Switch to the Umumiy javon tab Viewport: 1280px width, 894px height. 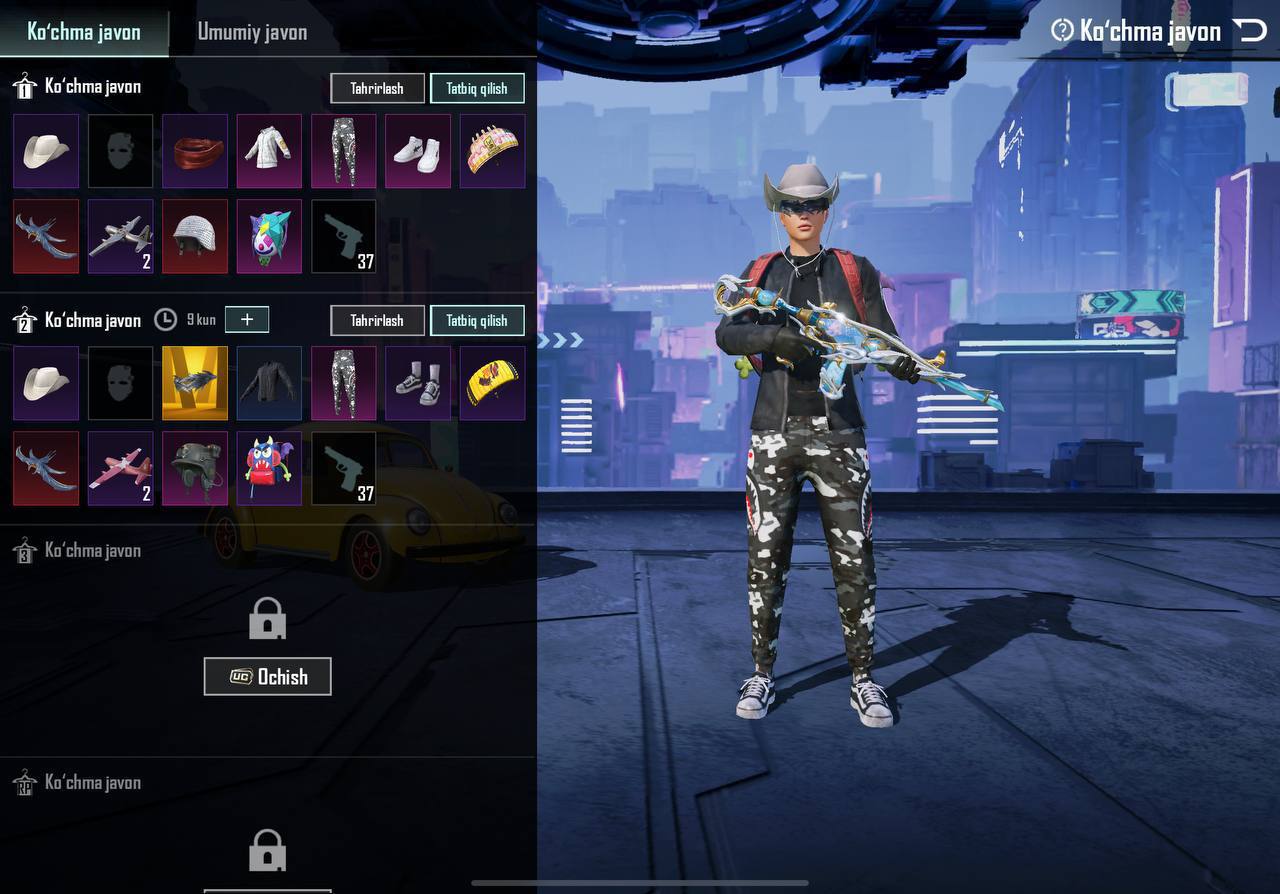point(252,32)
